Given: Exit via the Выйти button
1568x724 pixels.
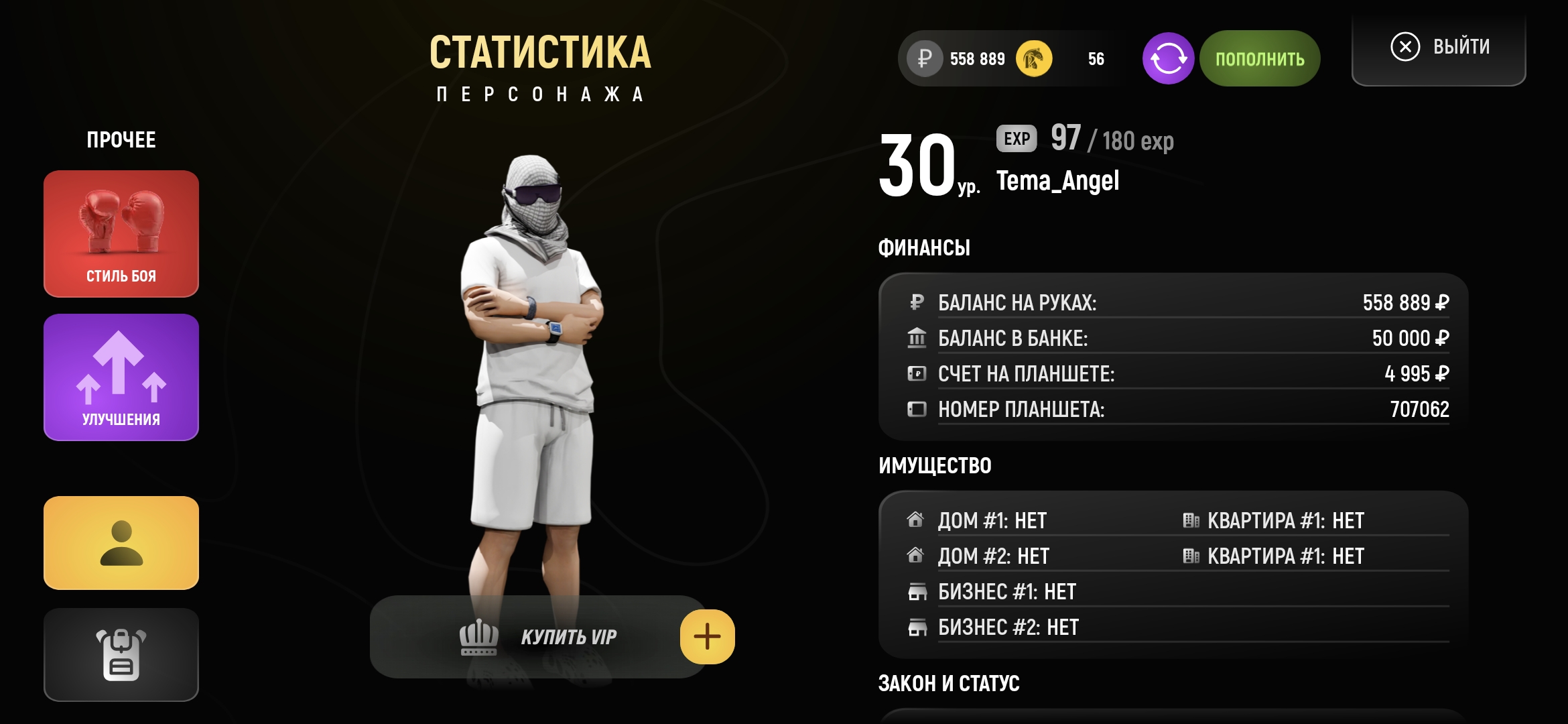Looking at the screenshot, I should coord(1439,47).
